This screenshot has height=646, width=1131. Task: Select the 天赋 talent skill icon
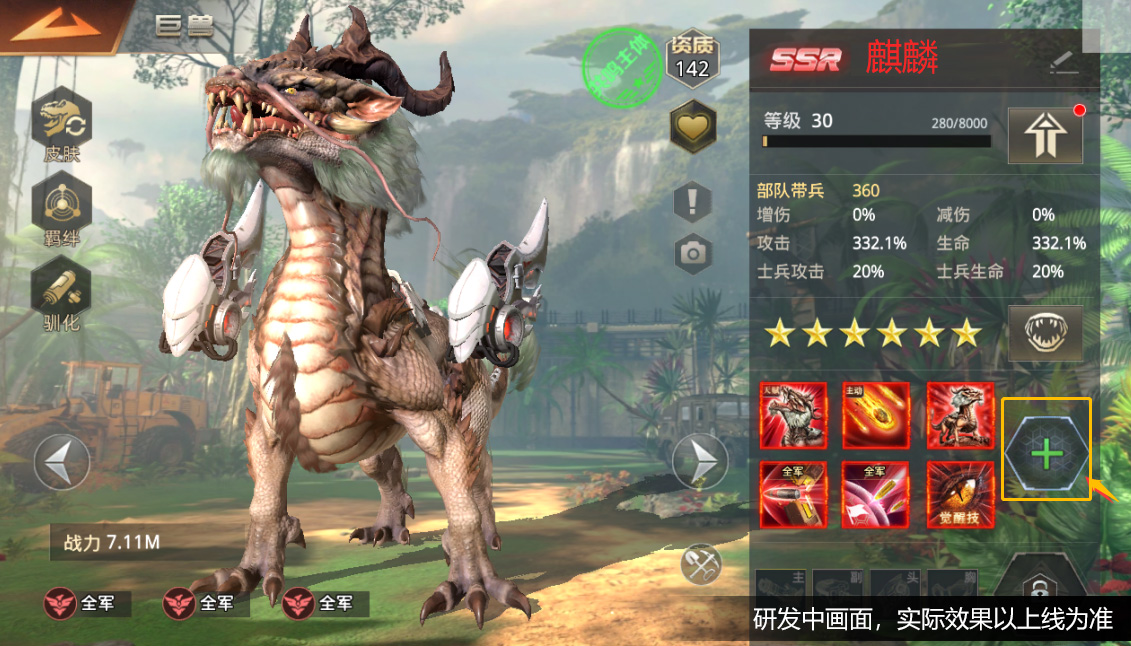tap(793, 415)
